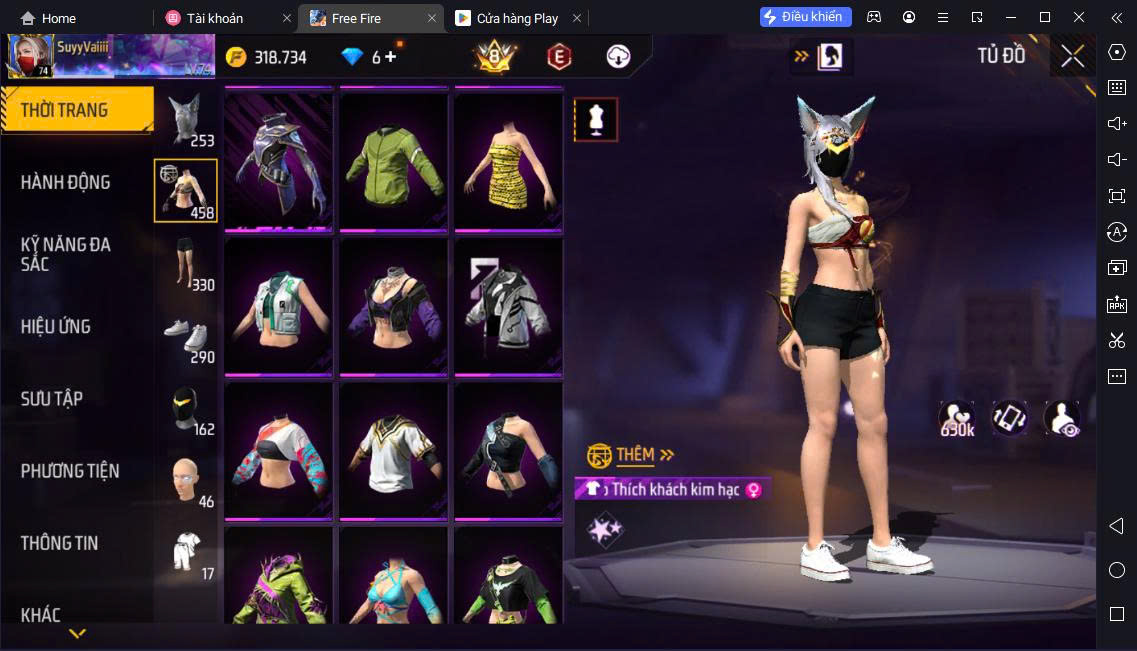Close the wardrobe with the X button
Screen dimensions: 1137x651
pyautogui.click(x=1073, y=56)
